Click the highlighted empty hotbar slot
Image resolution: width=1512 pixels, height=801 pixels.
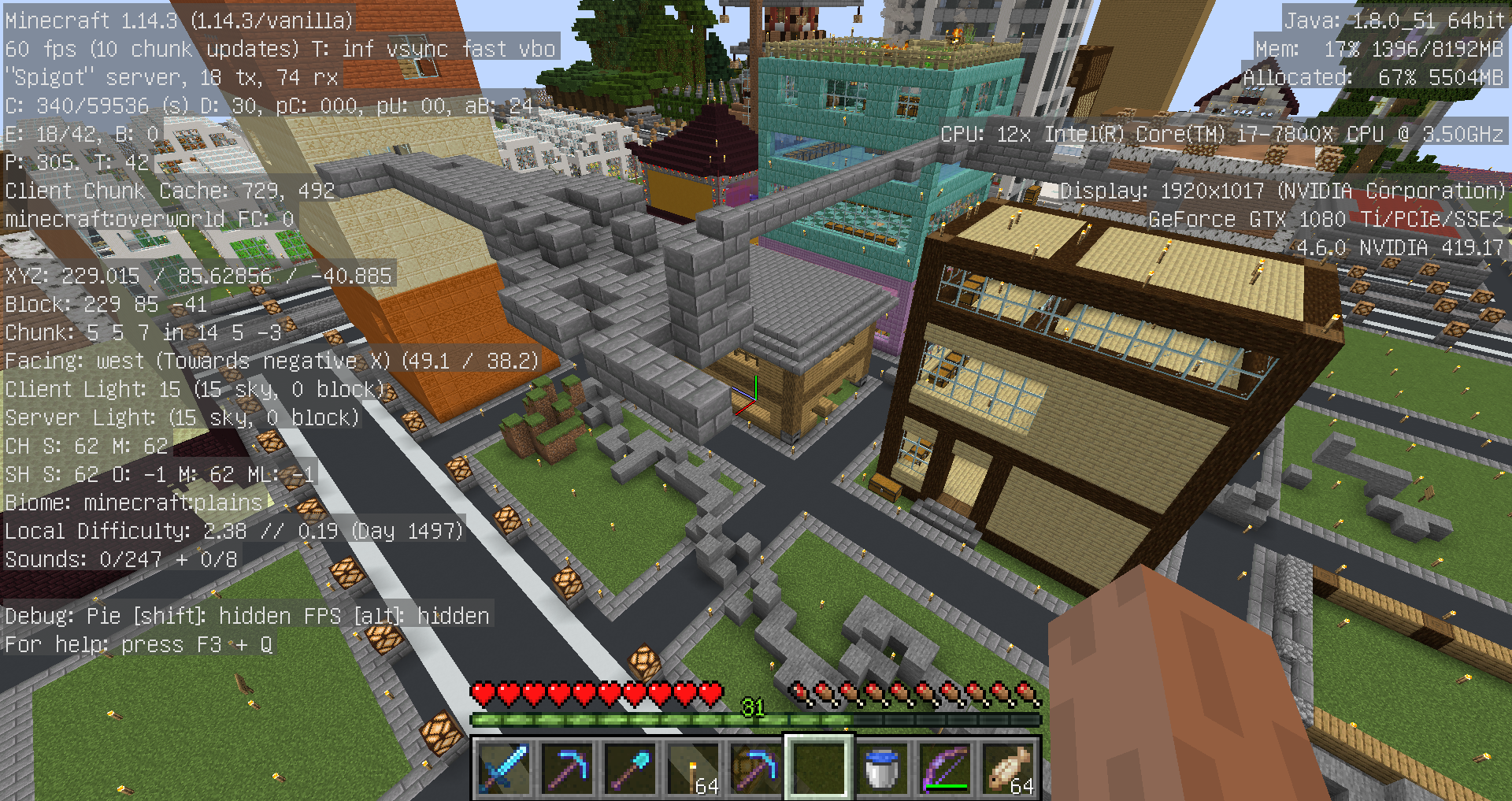[x=818, y=767]
